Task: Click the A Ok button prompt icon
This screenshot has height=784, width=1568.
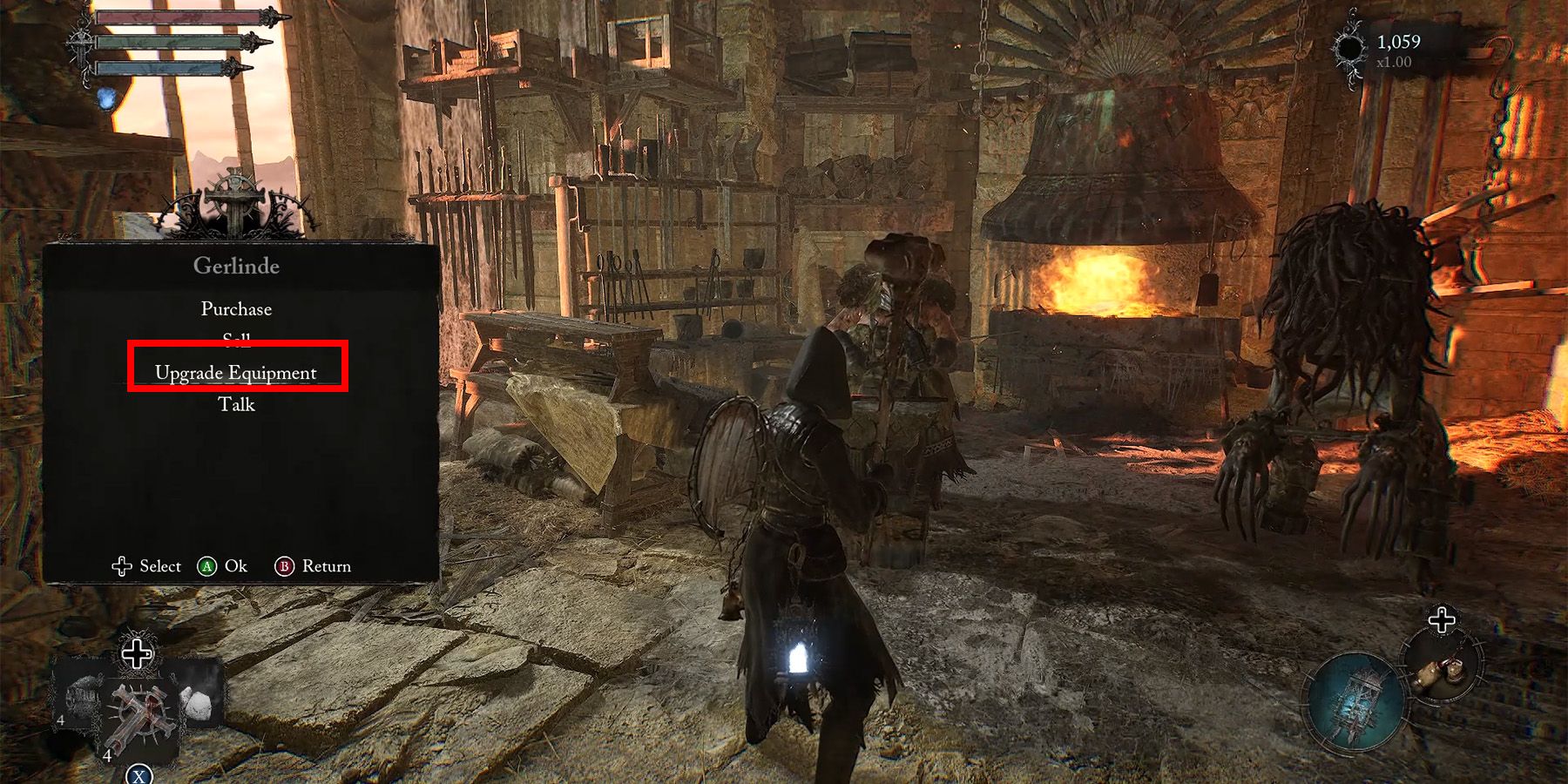Action: [206, 566]
